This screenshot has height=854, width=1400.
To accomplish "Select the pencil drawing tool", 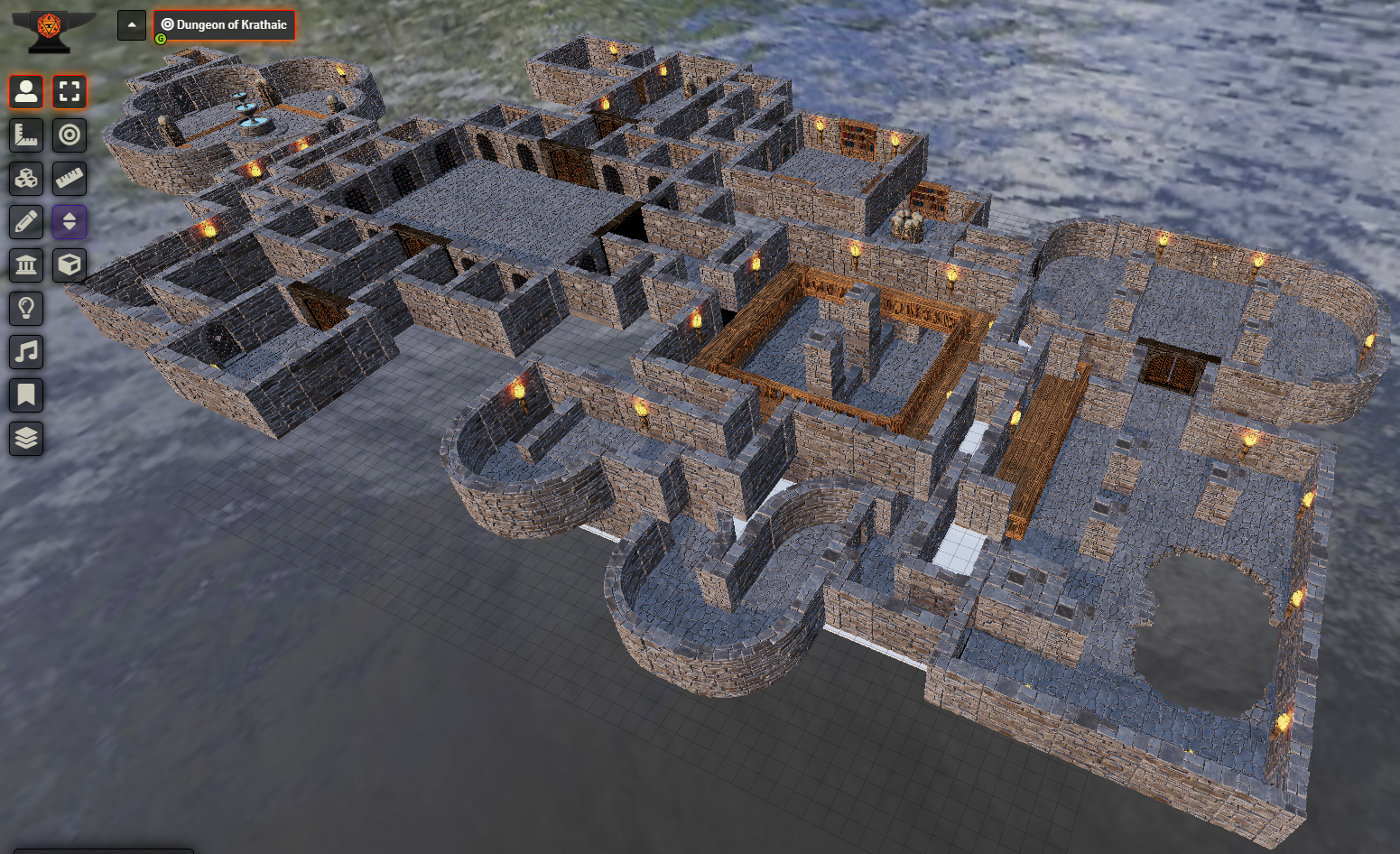I will click(25, 222).
